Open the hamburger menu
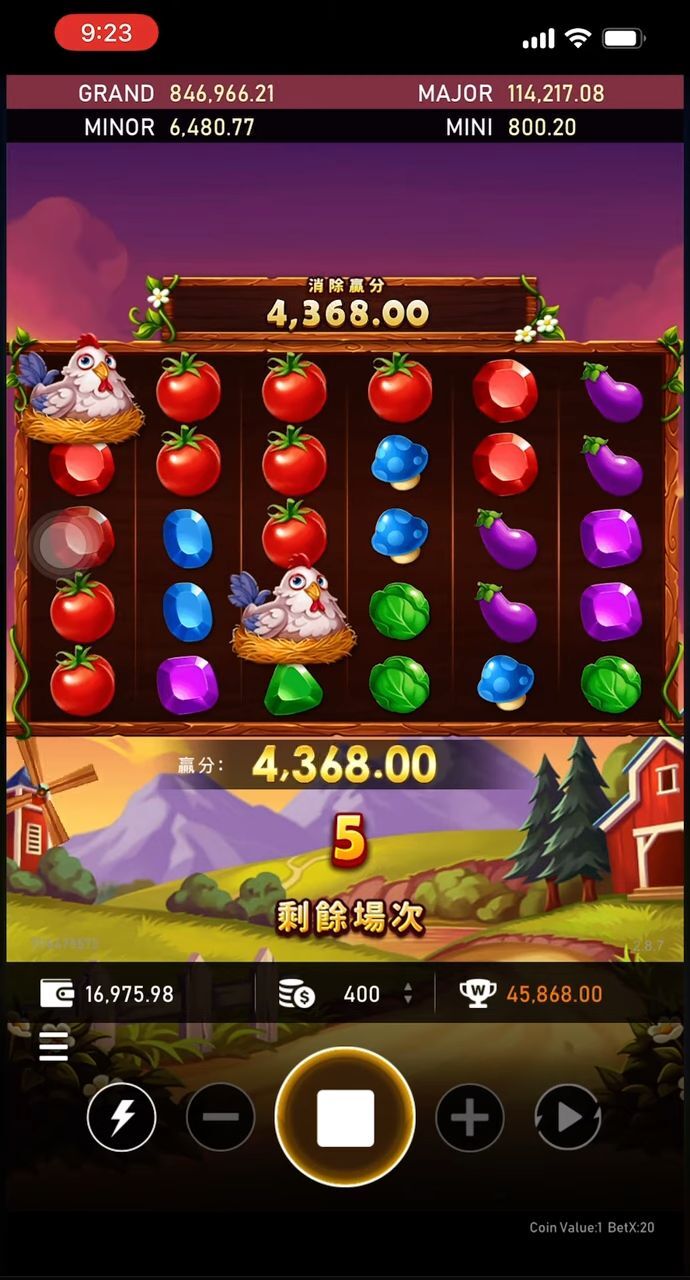Viewport: 690px width, 1280px height. tap(54, 1046)
